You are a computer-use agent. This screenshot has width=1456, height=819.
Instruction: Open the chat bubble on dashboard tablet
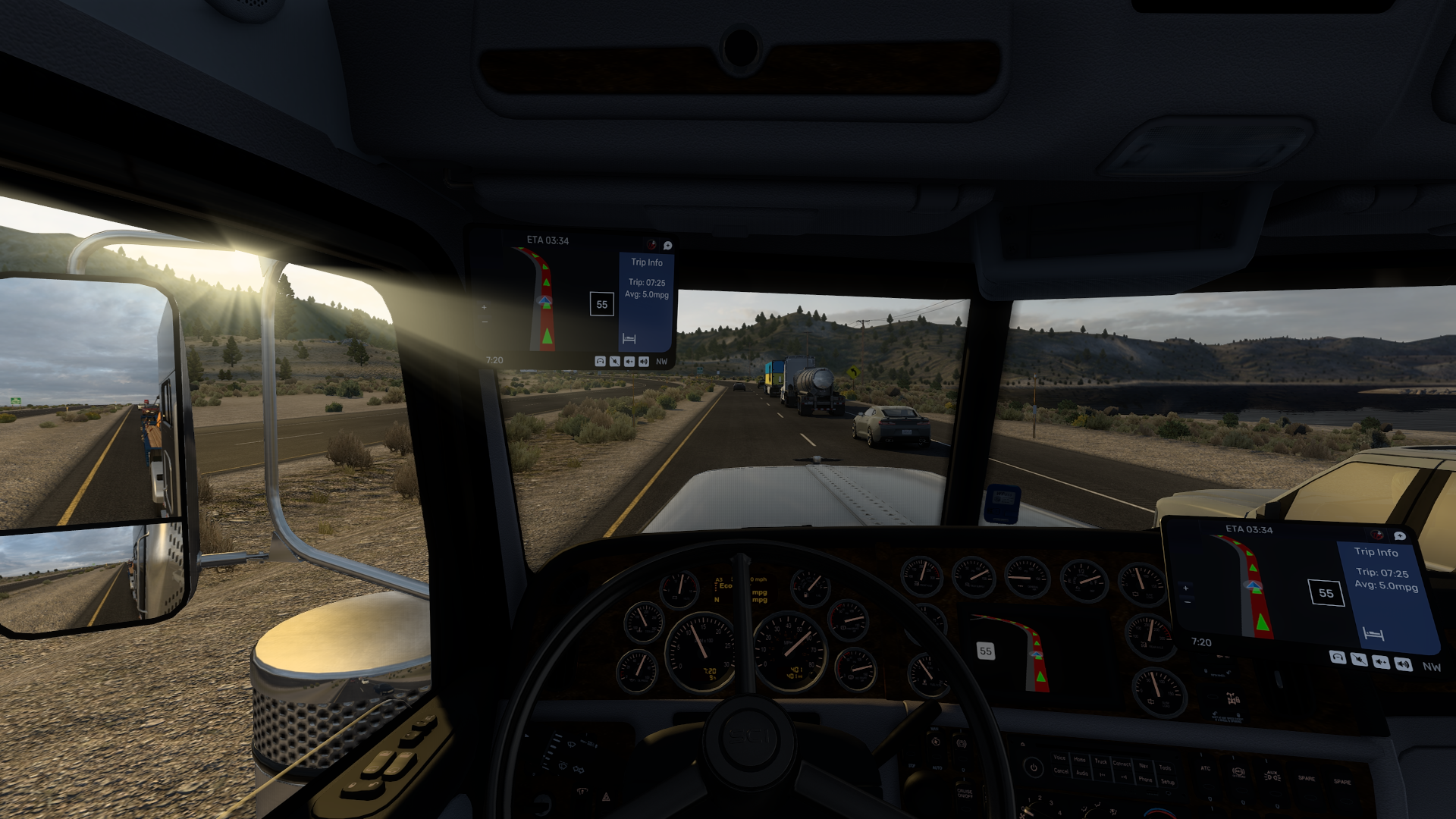click(1400, 536)
